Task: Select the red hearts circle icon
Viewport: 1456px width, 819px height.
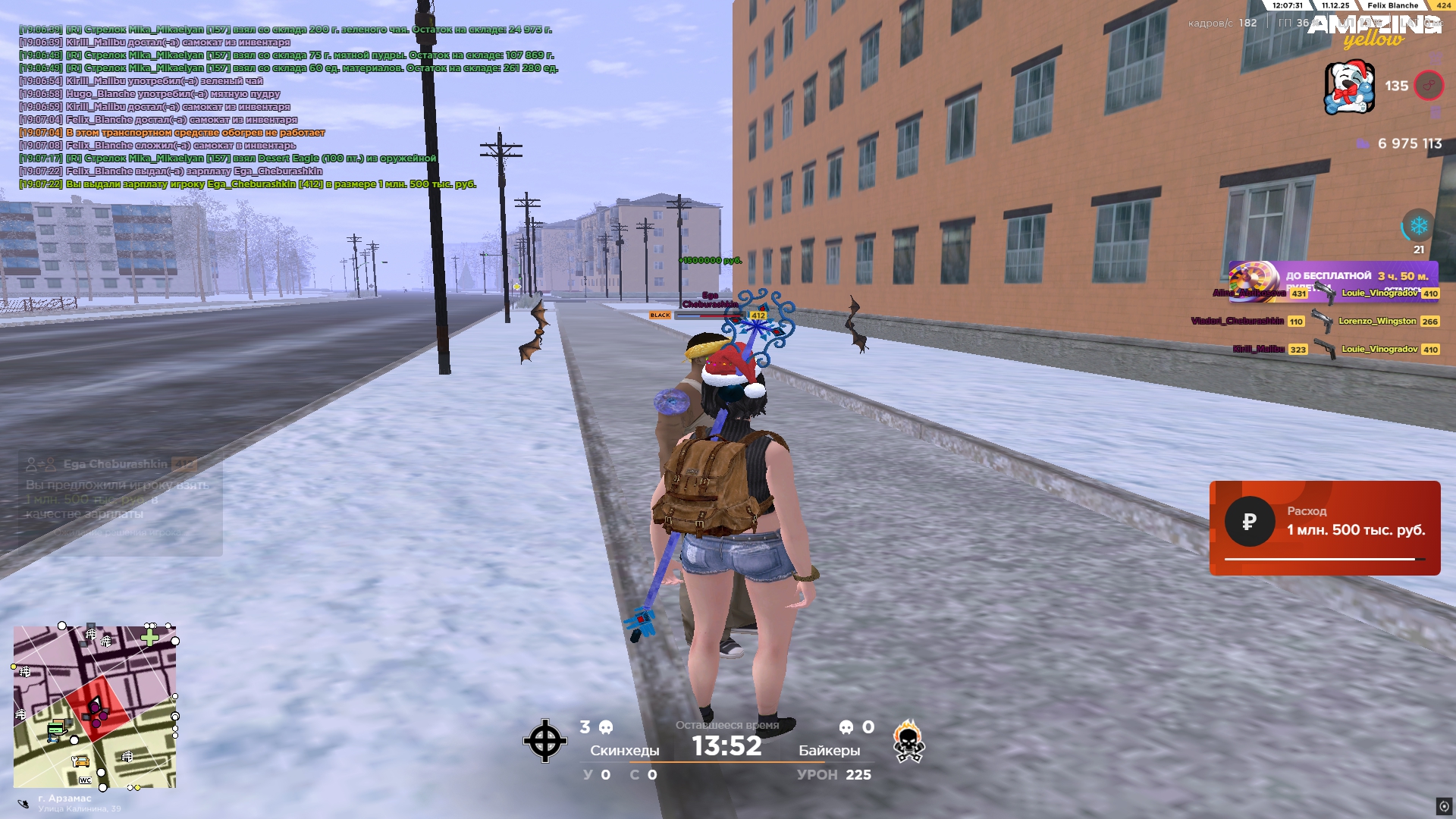Action: 1429,86
